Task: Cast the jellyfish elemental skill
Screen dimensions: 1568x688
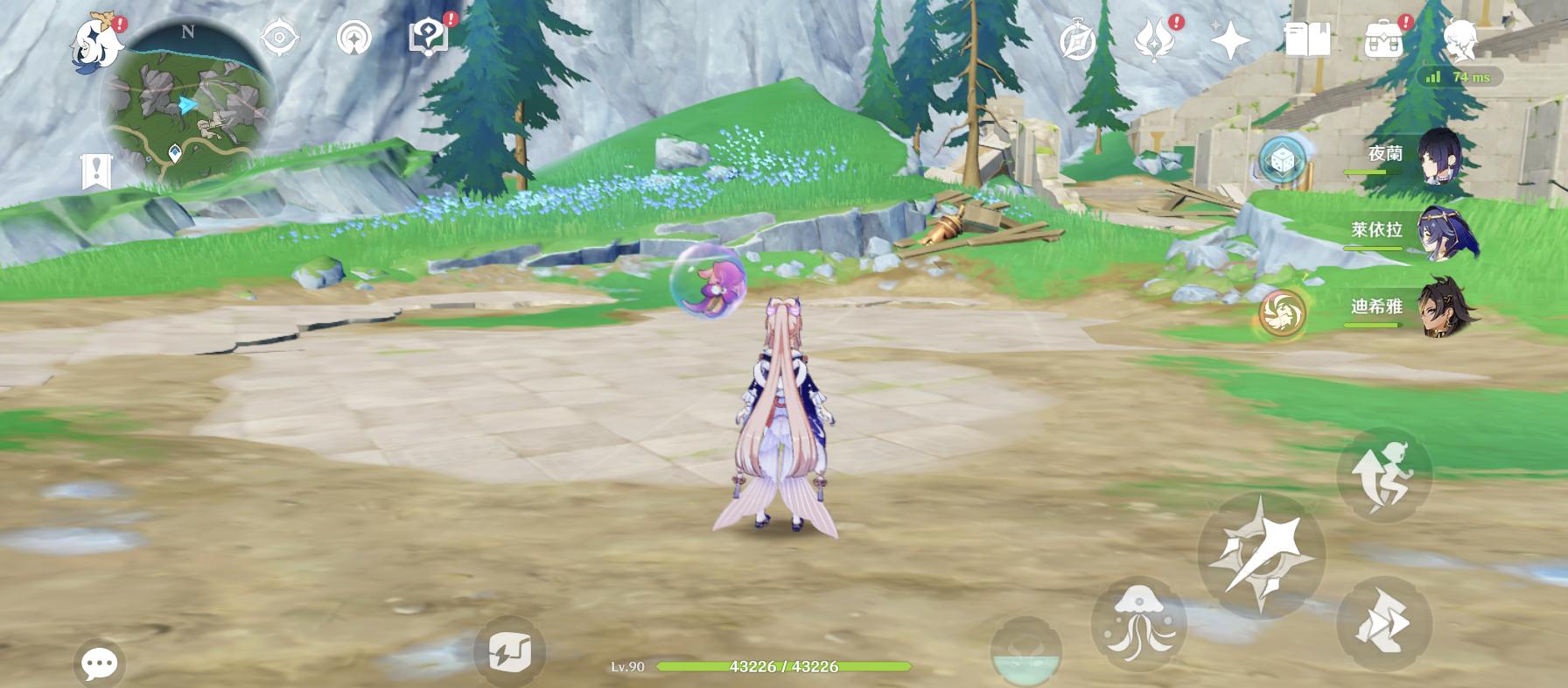Action: [1138, 624]
